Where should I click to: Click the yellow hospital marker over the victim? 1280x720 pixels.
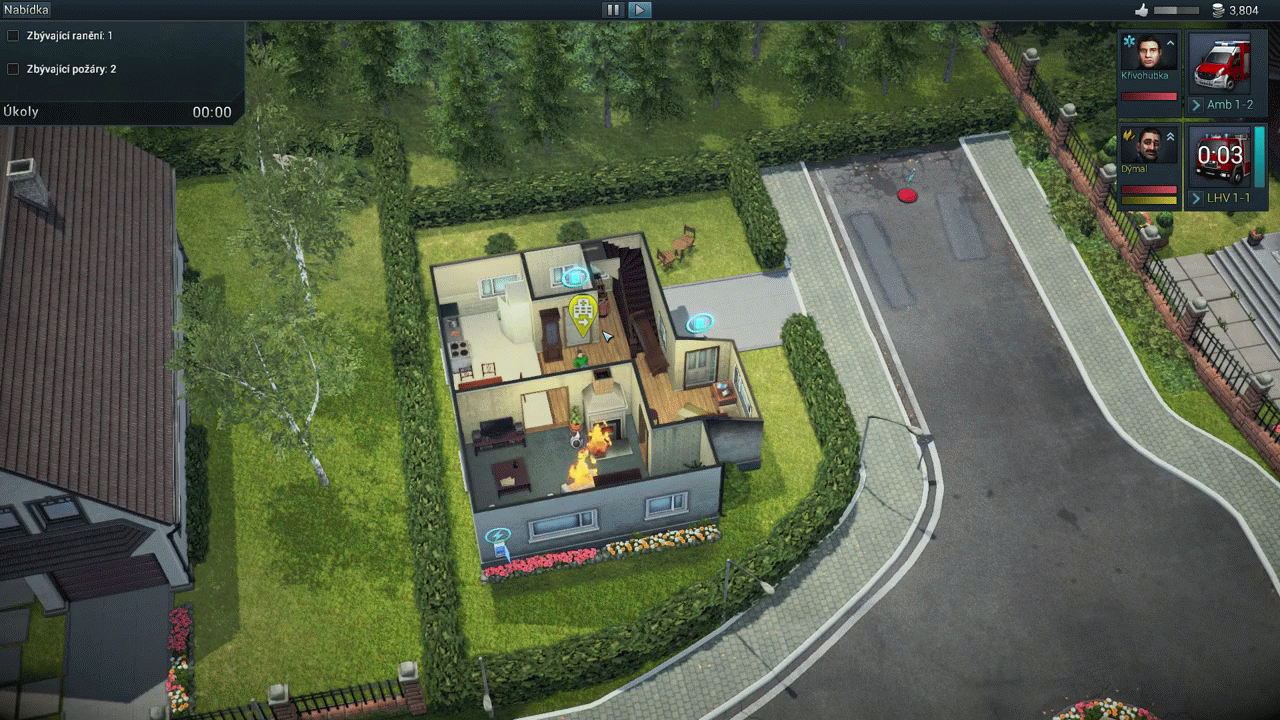coord(583,312)
